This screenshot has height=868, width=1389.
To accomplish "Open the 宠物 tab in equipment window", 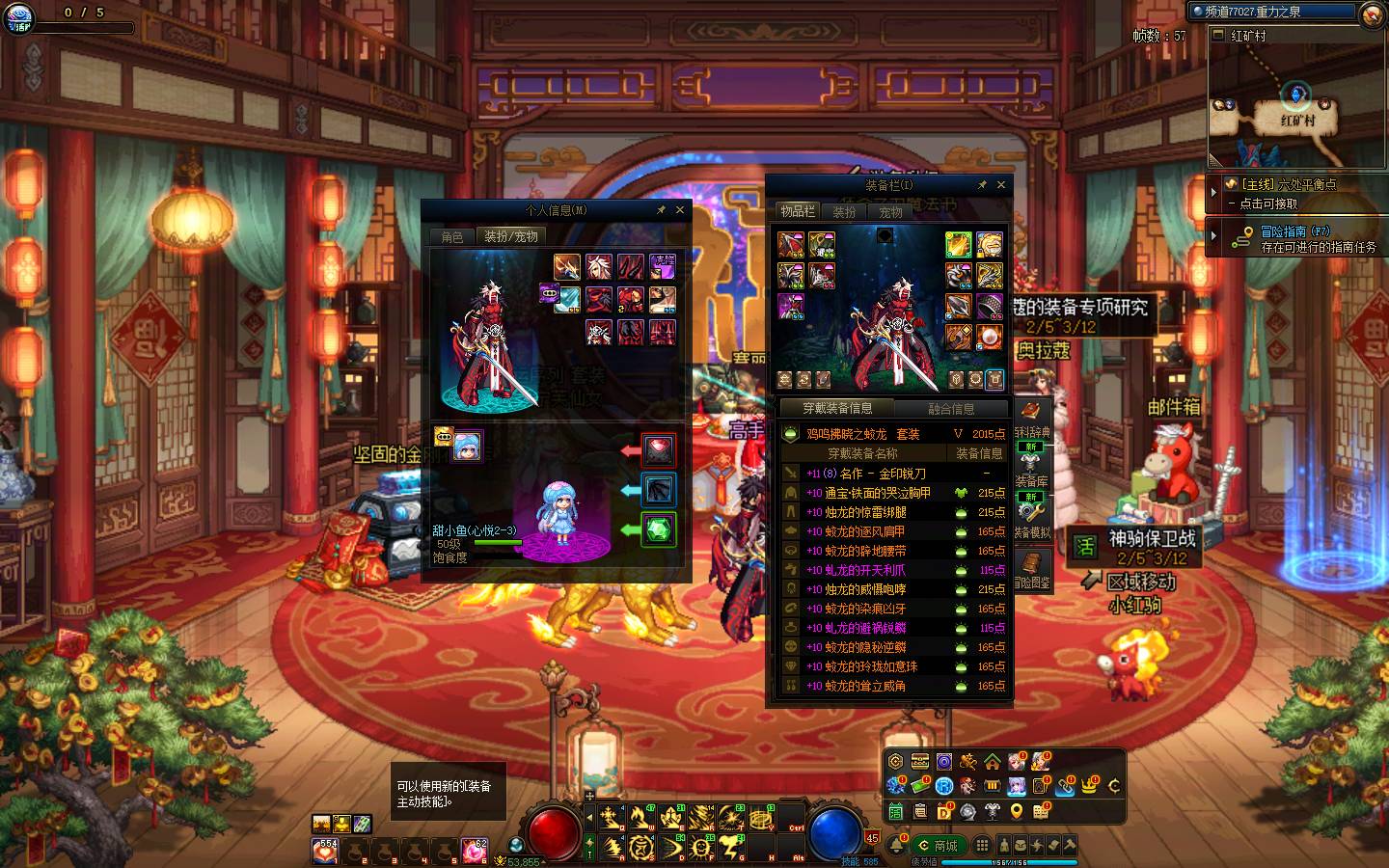I will pyautogui.click(x=890, y=211).
